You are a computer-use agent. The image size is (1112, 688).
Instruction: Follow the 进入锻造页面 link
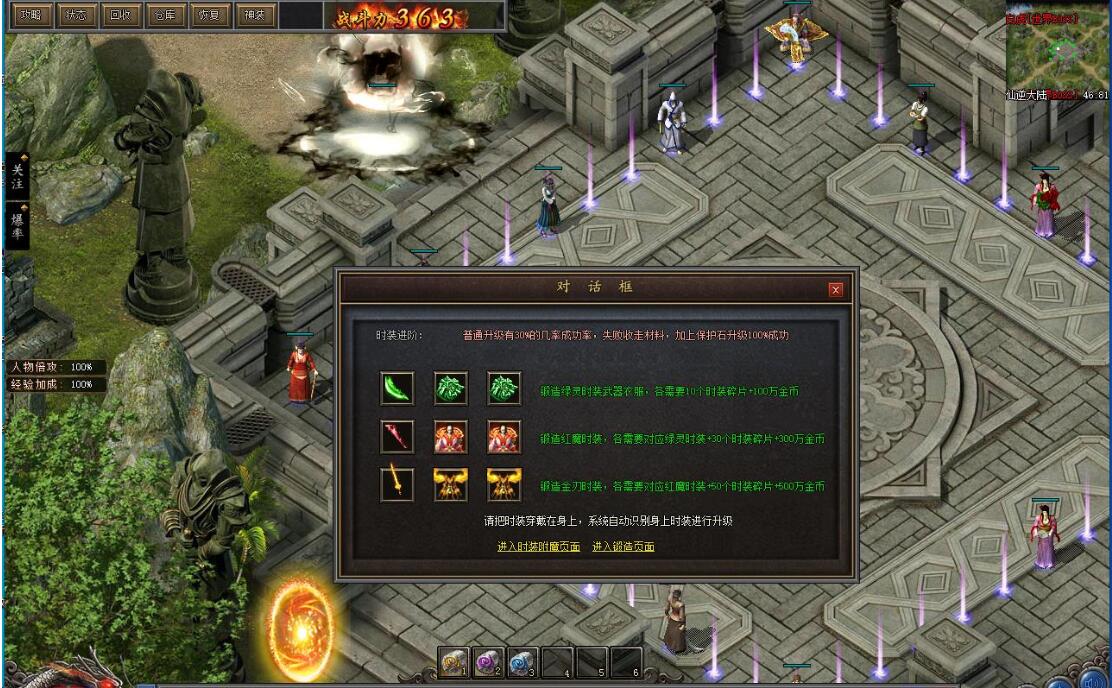pos(623,547)
